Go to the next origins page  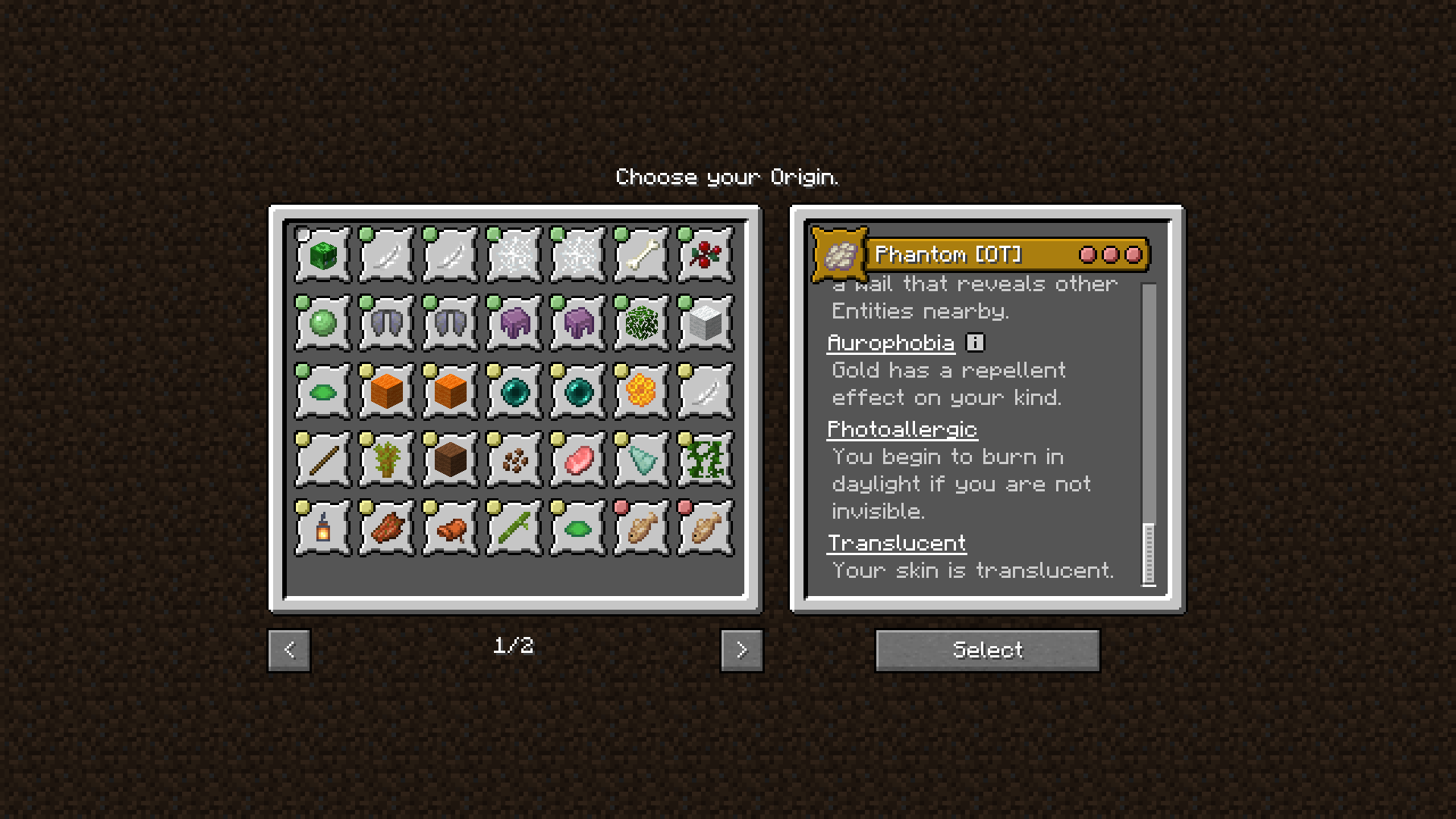[x=741, y=650]
